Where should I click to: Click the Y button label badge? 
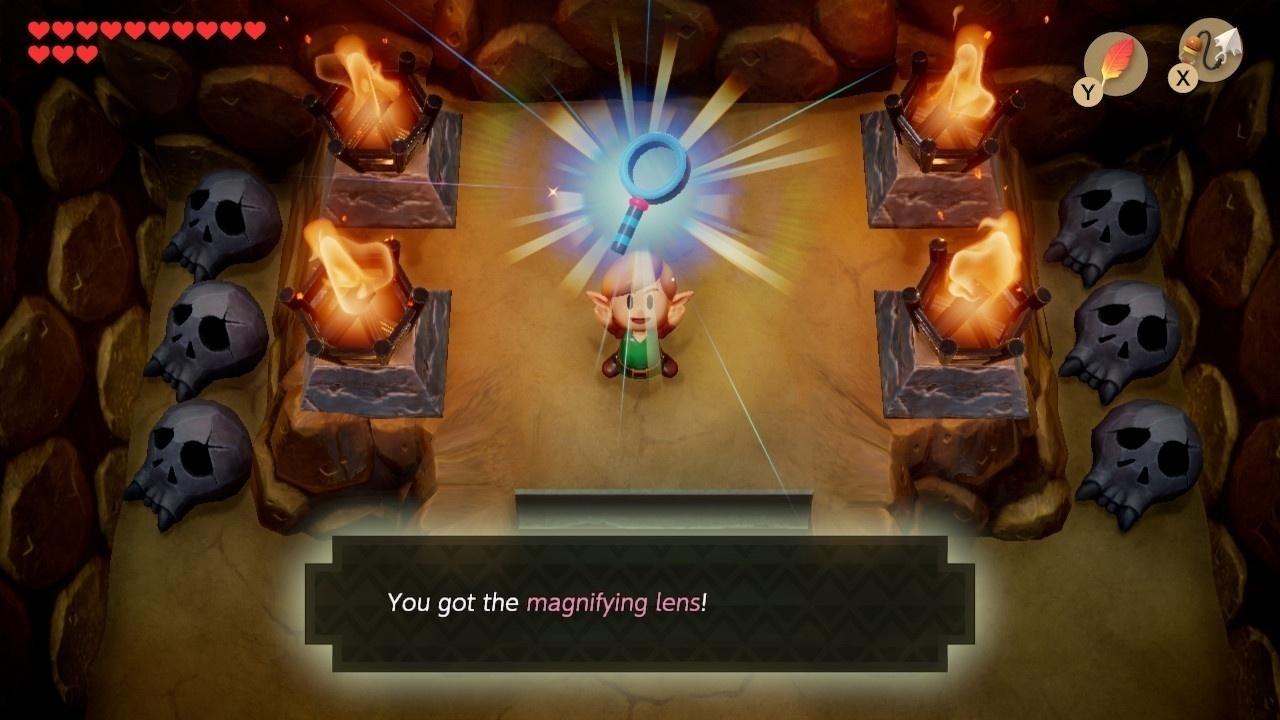coord(1087,90)
